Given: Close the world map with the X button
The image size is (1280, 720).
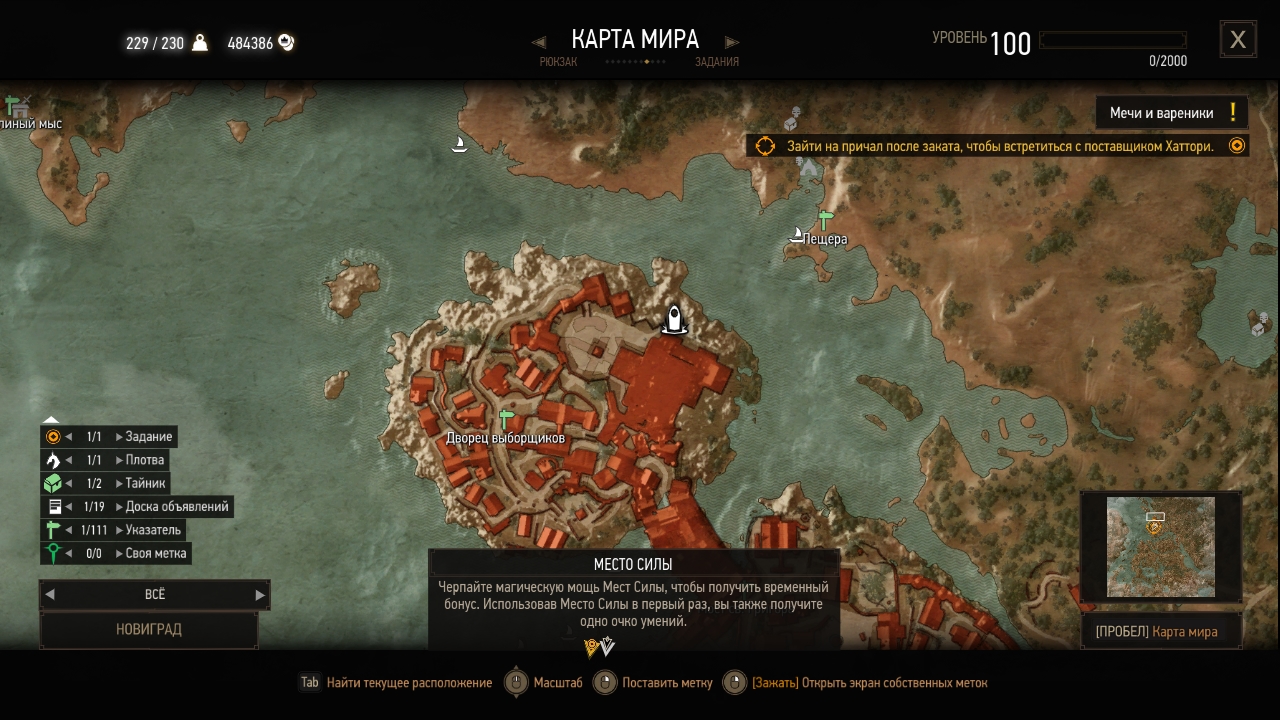Looking at the screenshot, I should click(x=1237, y=39).
